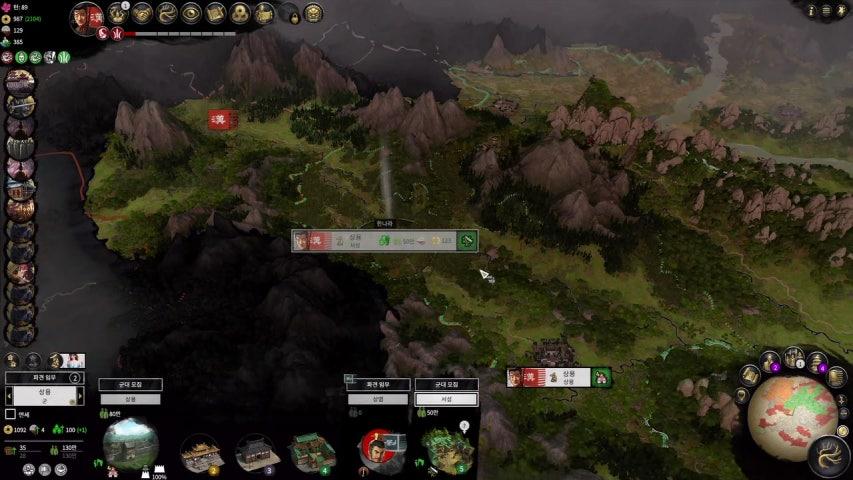Viewport: 853px width, 480px height.
Task: Select the building slot numbered 2
Action: click(x=200, y=451)
